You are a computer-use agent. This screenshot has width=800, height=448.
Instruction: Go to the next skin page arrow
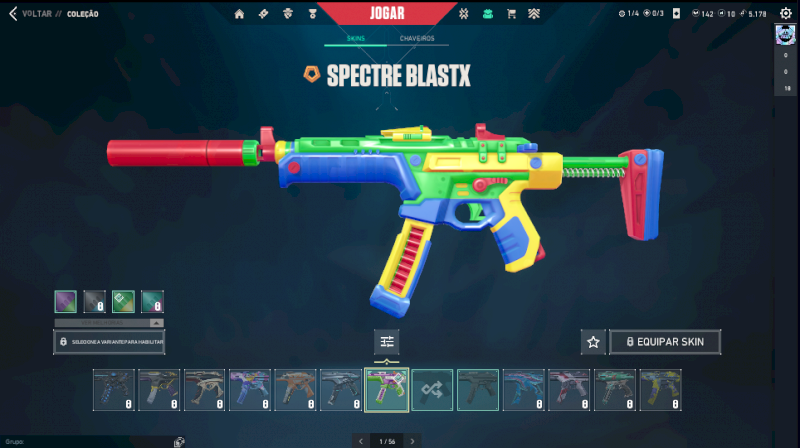(412, 441)
